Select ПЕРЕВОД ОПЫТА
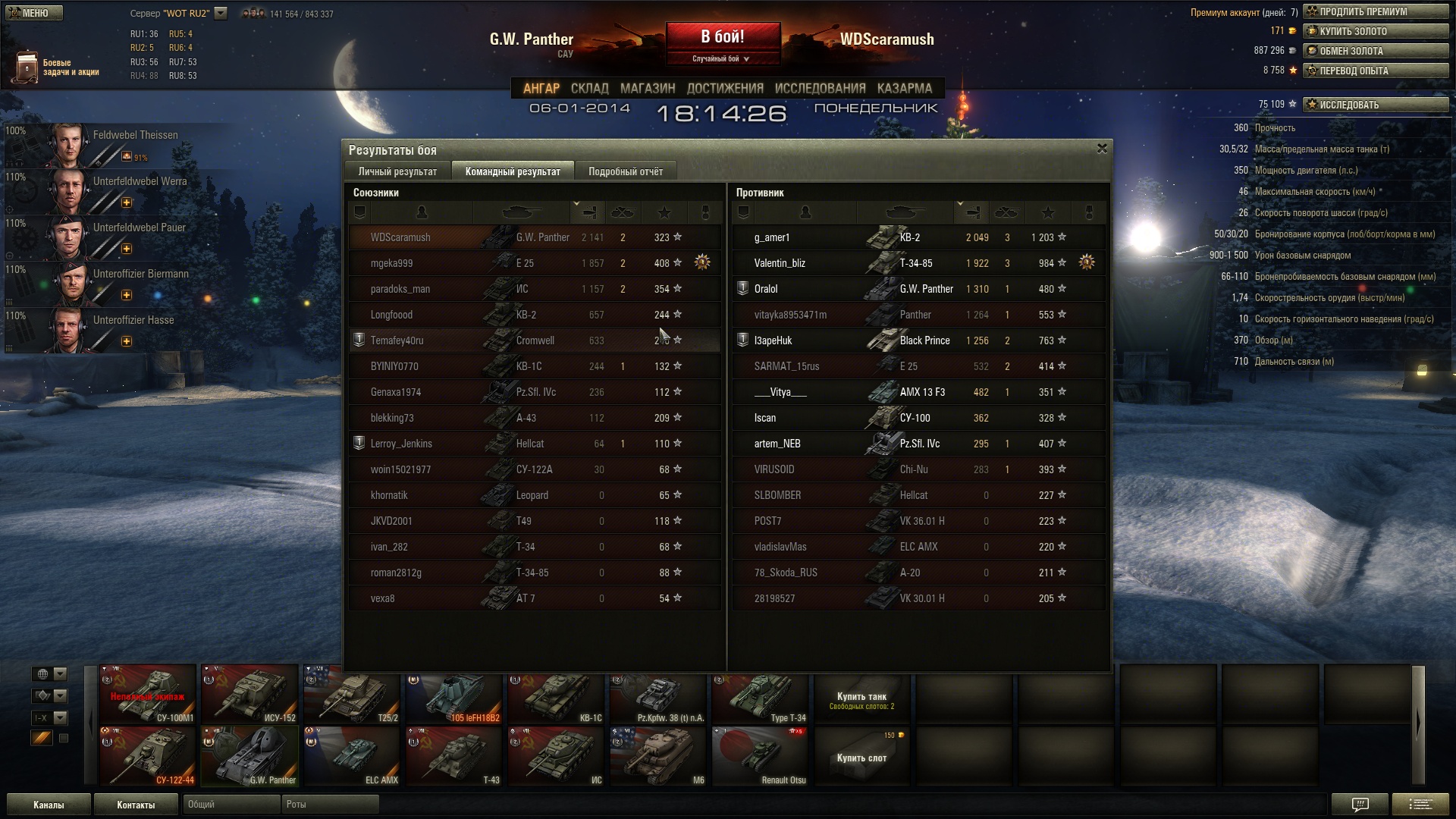1456x819 pixels. tap(1376, 71)
